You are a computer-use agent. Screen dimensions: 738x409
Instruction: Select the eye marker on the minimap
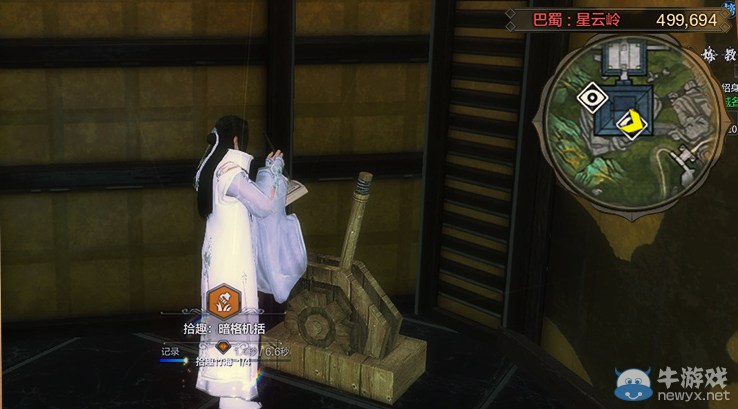tap(591, 98)
